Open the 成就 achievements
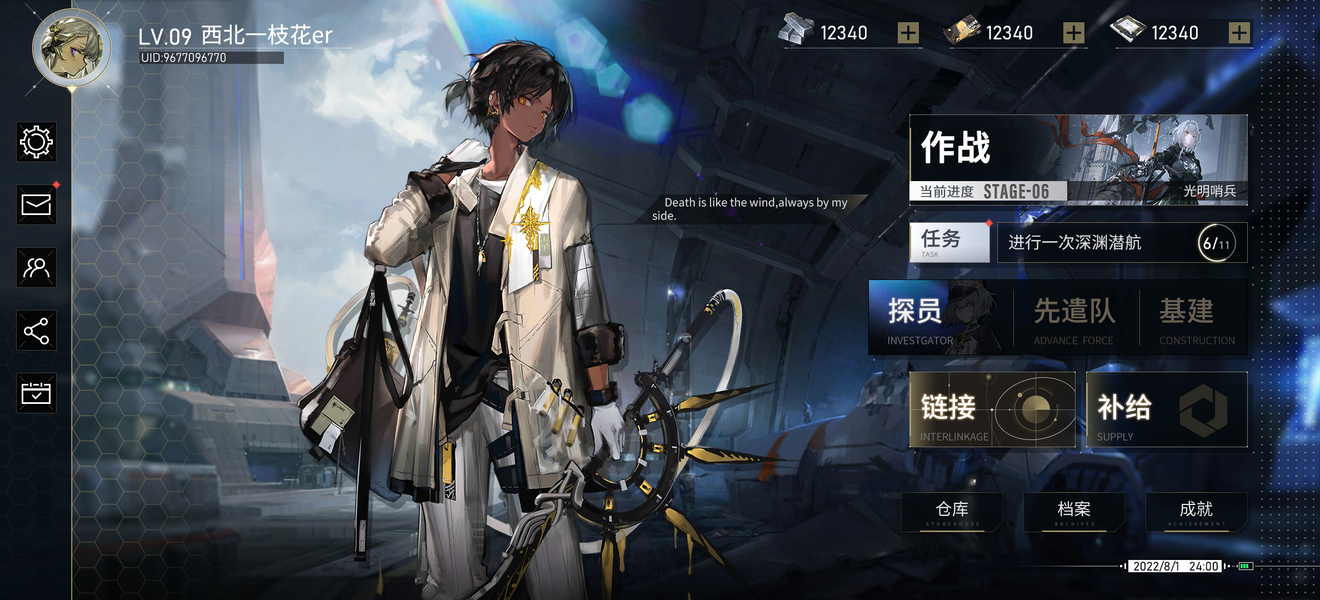The image size is (1320, 600). click(x=1196, y=512)
